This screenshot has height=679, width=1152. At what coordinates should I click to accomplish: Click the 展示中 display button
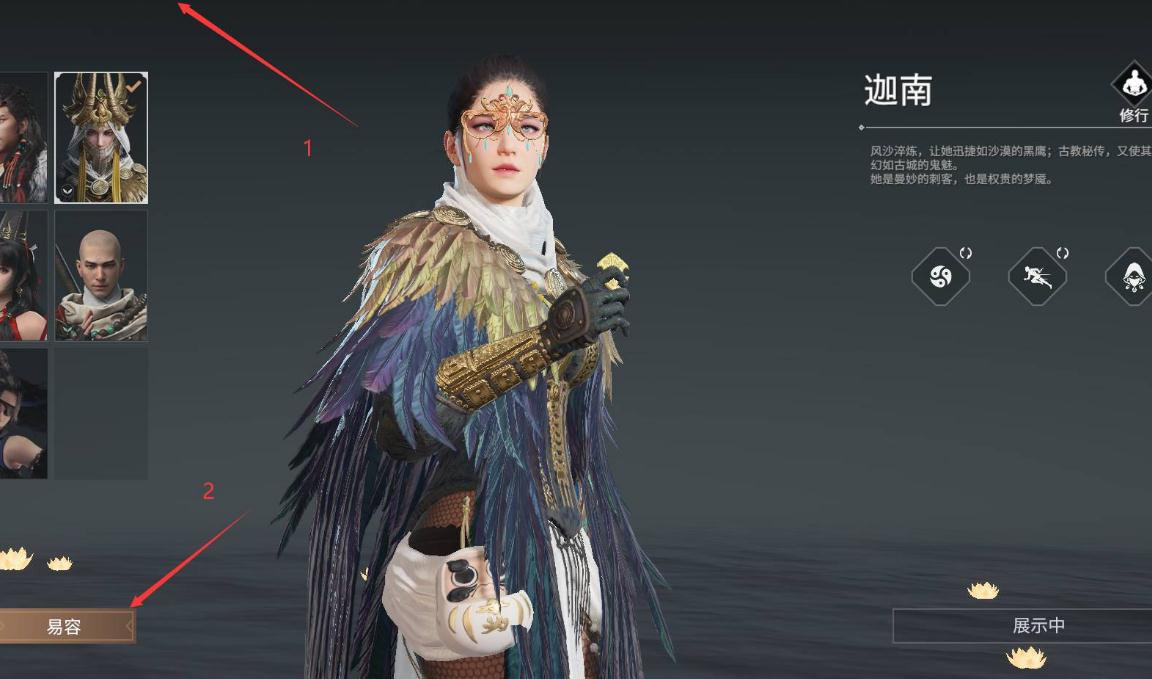pos(1038,626)
